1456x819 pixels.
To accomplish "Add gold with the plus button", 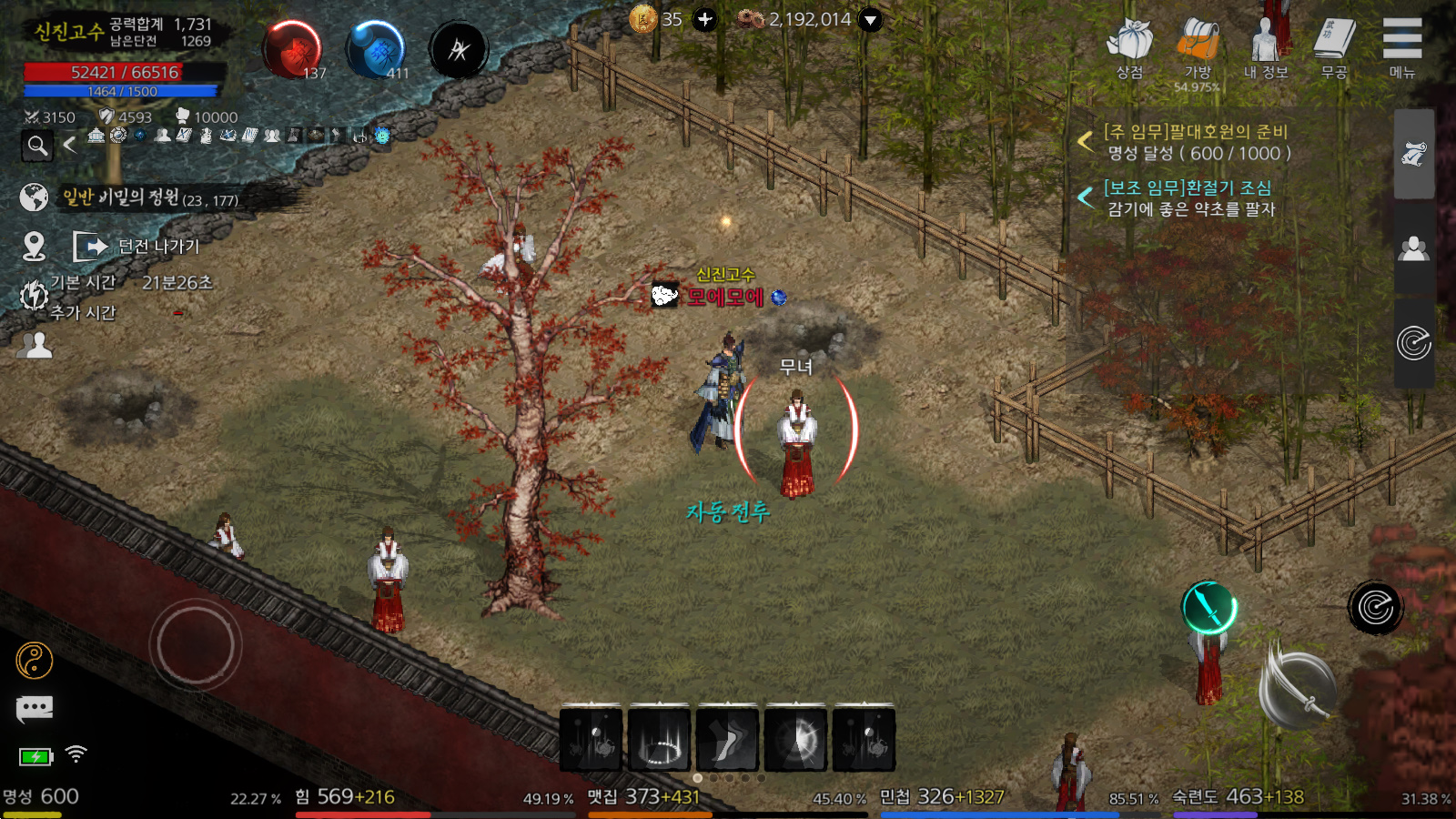I will click(x=705, y=19).
